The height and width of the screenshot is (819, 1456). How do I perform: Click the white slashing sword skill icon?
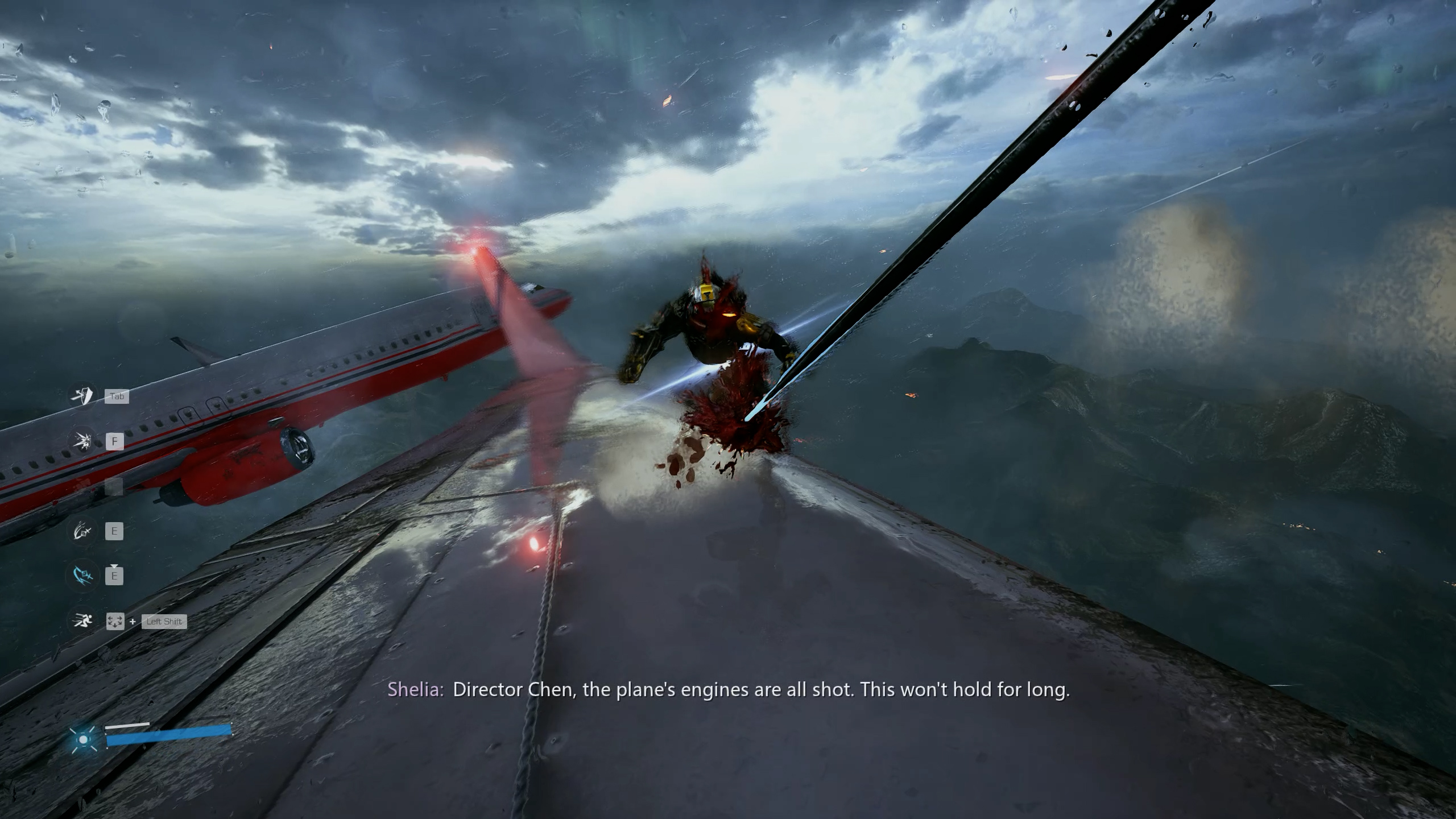pos(82,531)
